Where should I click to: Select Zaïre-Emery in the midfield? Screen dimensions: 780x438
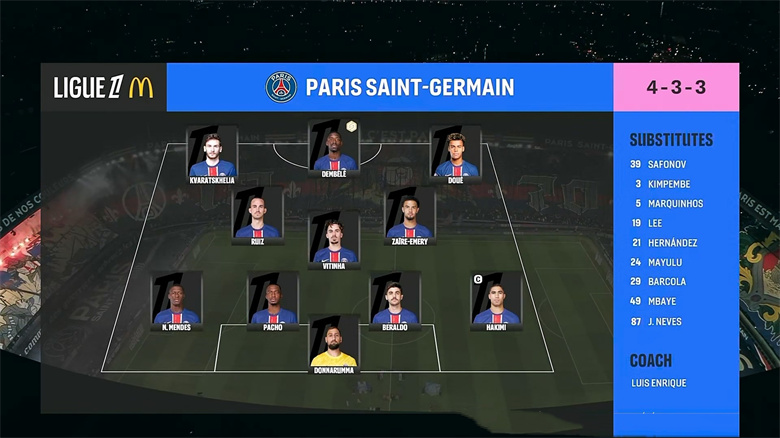pos(410,214)
